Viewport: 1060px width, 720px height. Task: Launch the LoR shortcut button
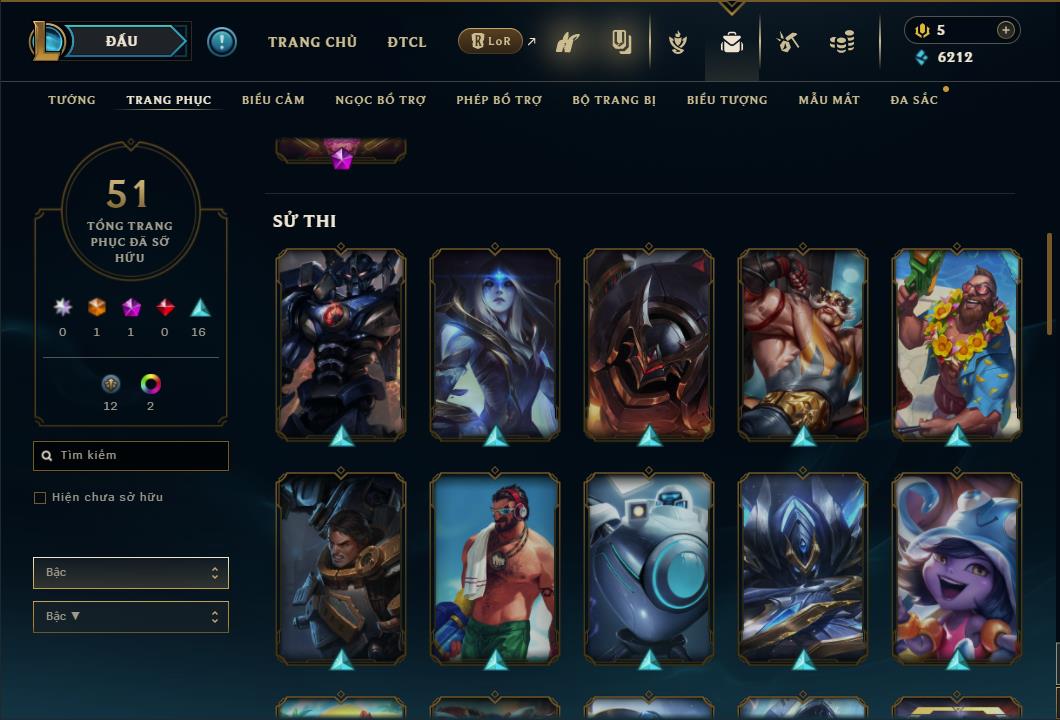point(490,42)
